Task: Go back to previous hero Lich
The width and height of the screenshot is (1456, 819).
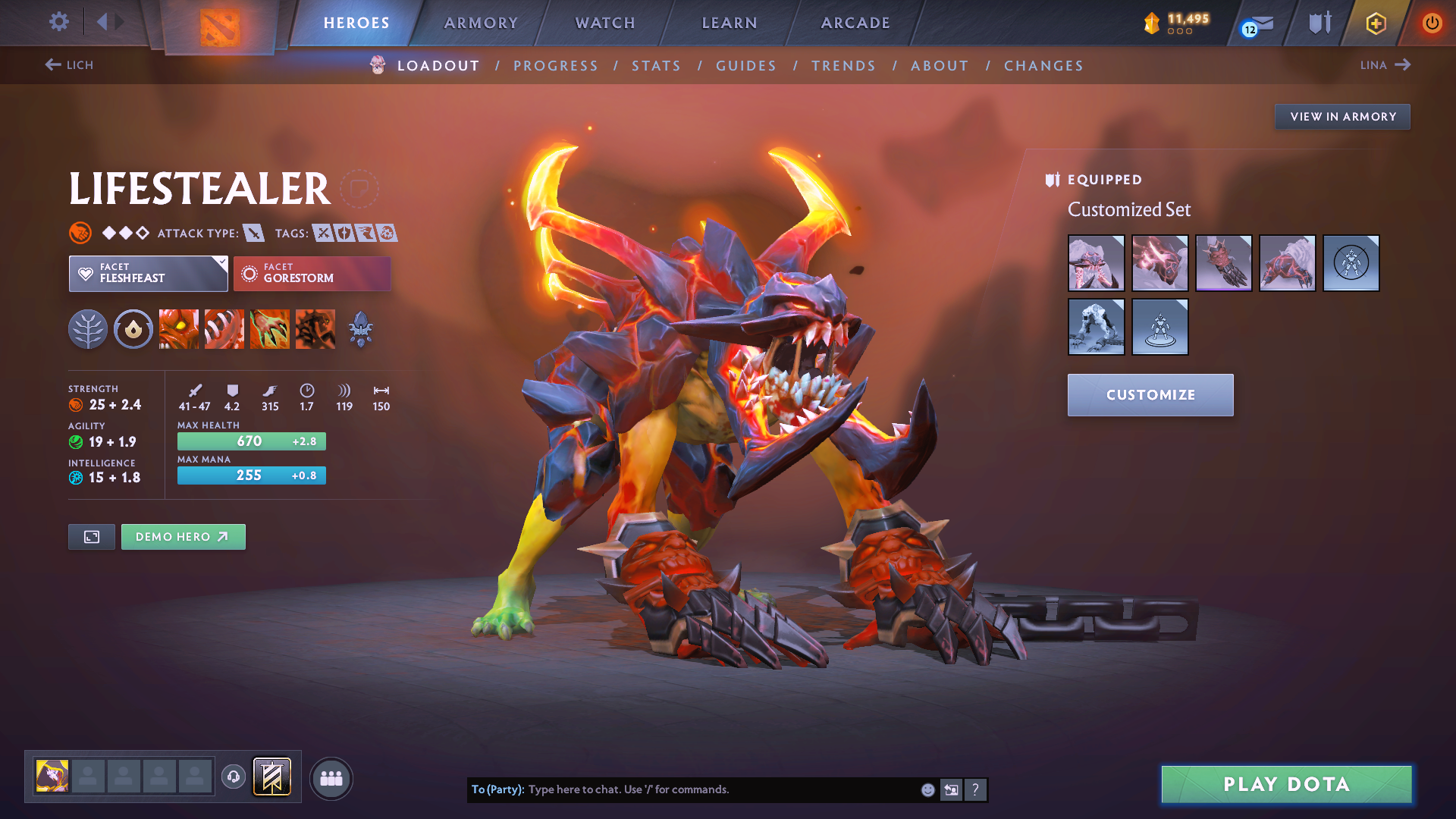Action: (69, 65)
